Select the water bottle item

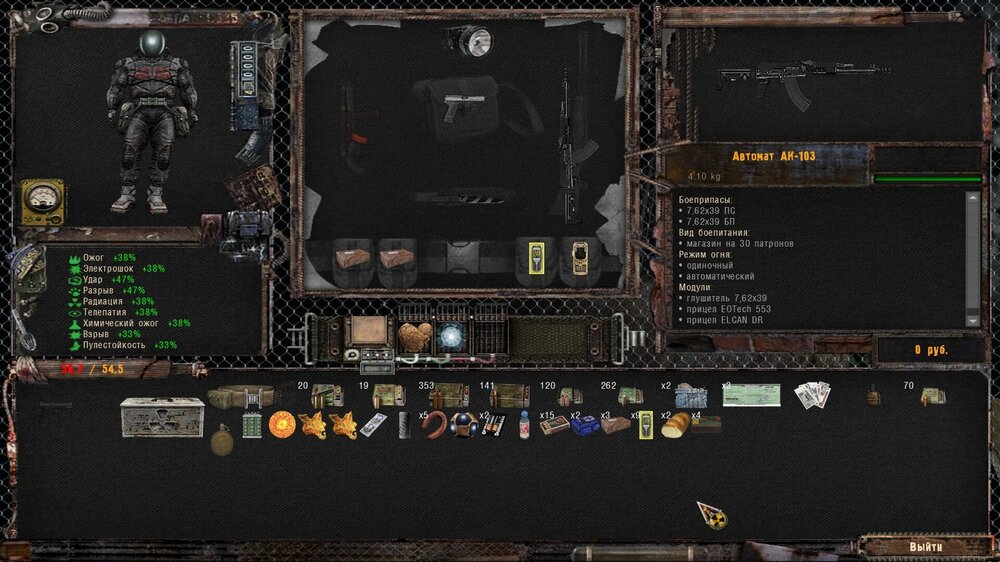click(x=523, y=425)
